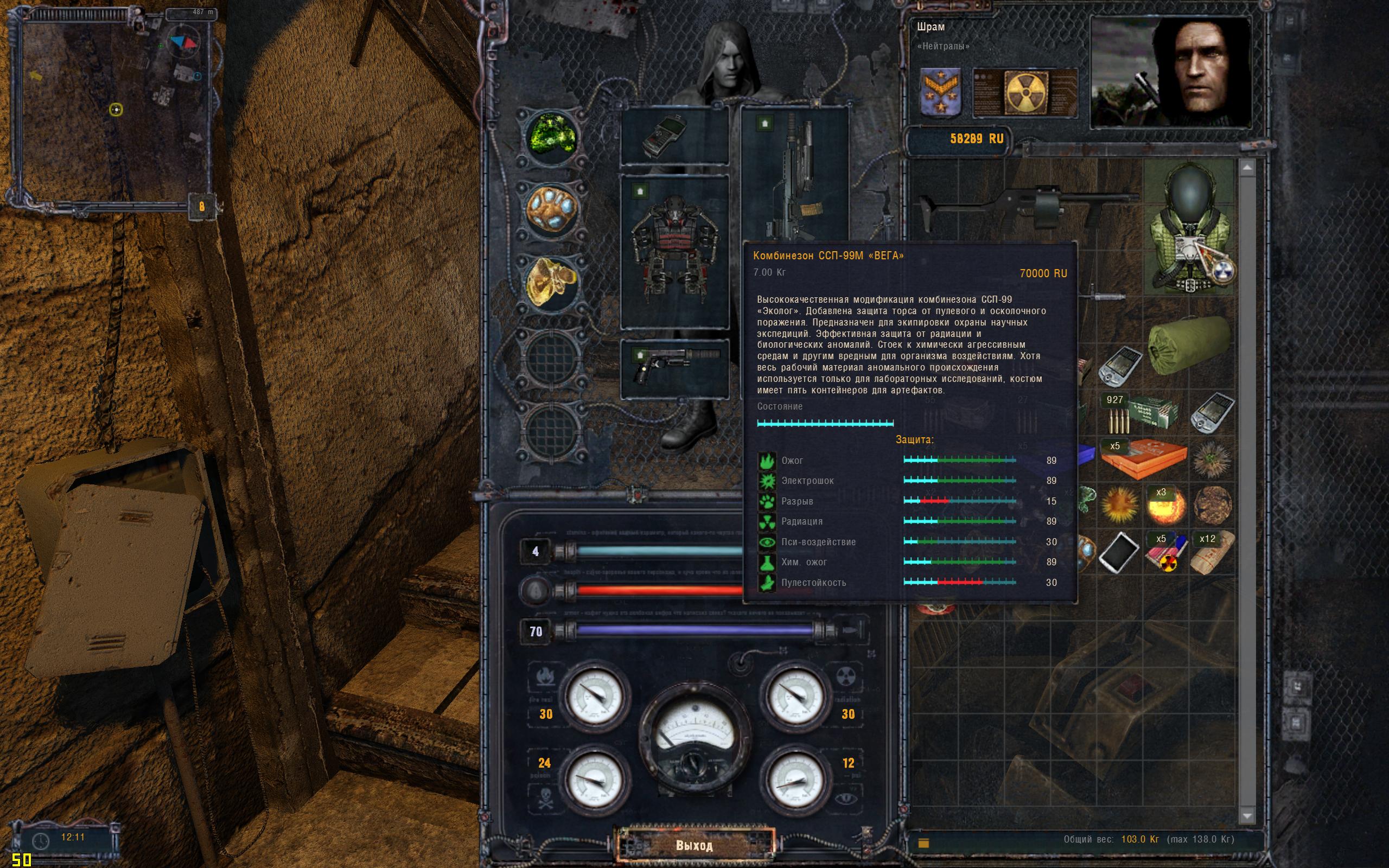Choose the equipped assault rifle slot
The width and height of the screenshot is (1389, 868).
[794, 172]
